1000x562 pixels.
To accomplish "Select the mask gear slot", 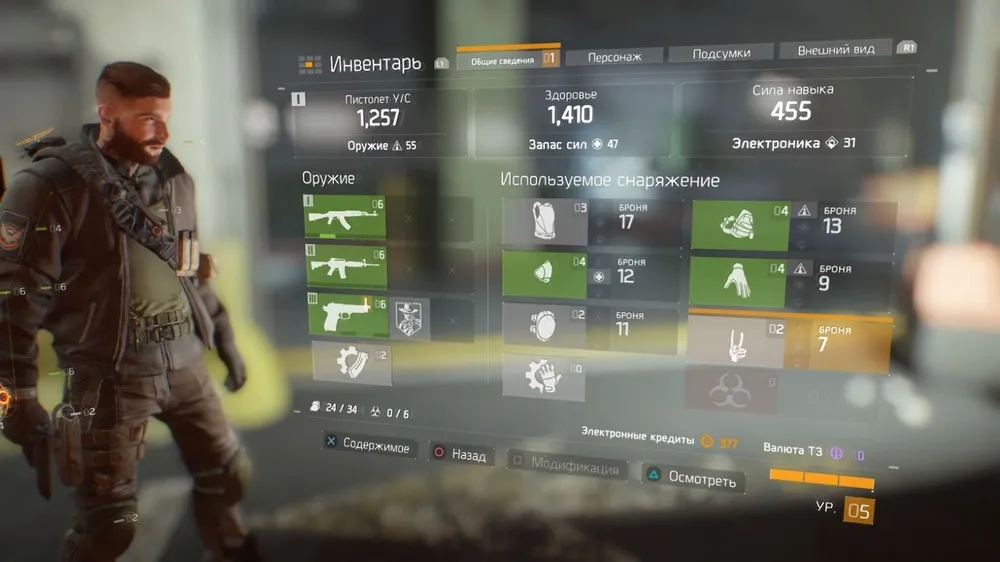I will pyautogui.click(x=545, y=275).
